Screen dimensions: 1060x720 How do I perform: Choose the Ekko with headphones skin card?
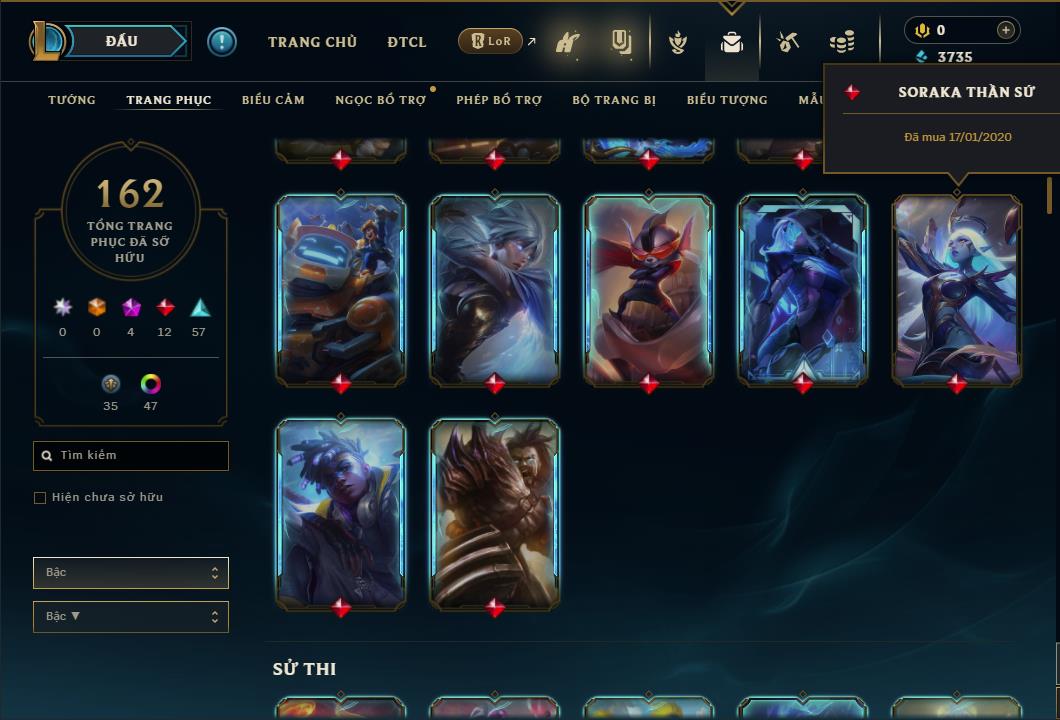[x=341, y=513]
